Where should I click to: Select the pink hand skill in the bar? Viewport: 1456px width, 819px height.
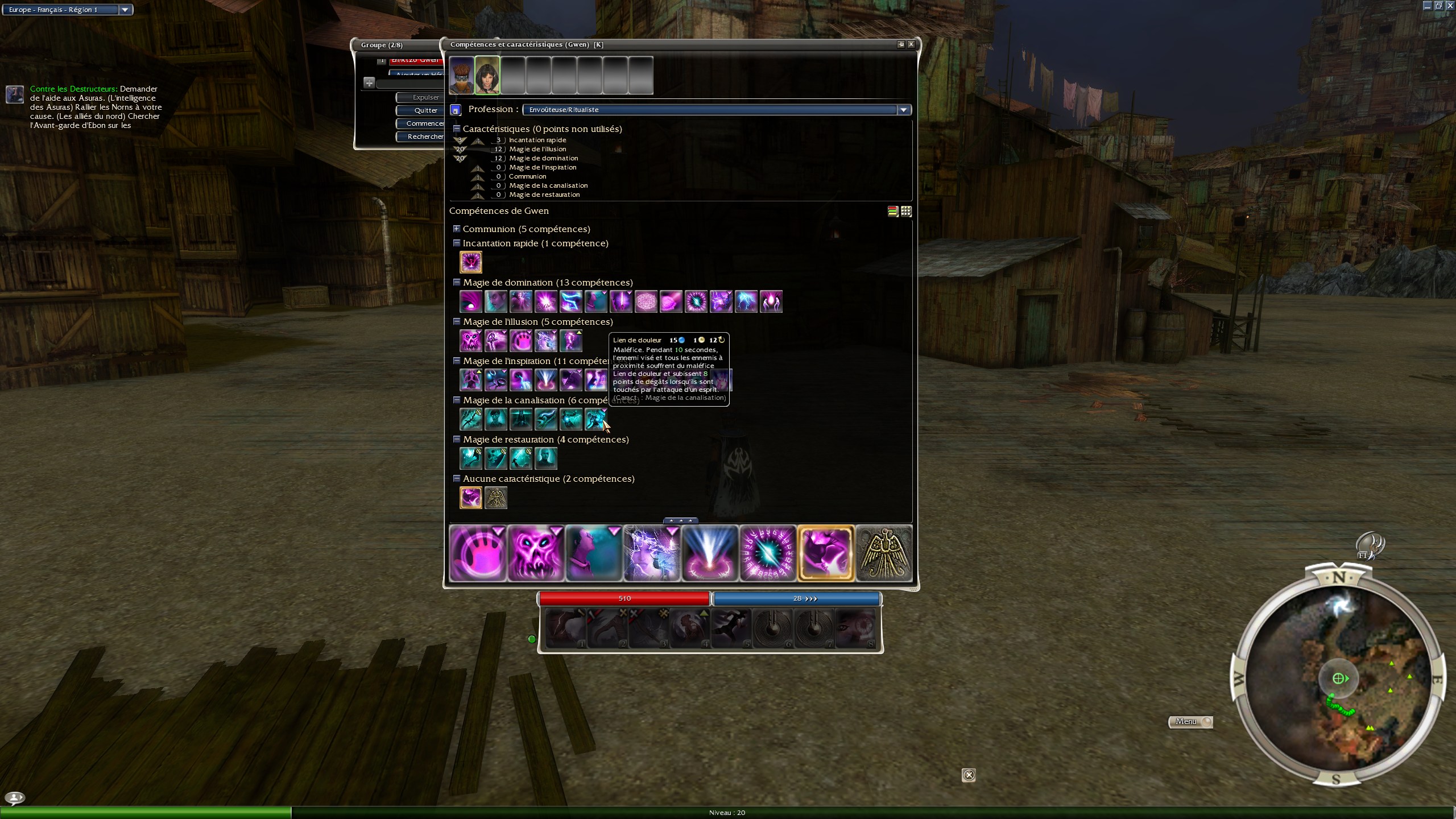click(478, 553)
